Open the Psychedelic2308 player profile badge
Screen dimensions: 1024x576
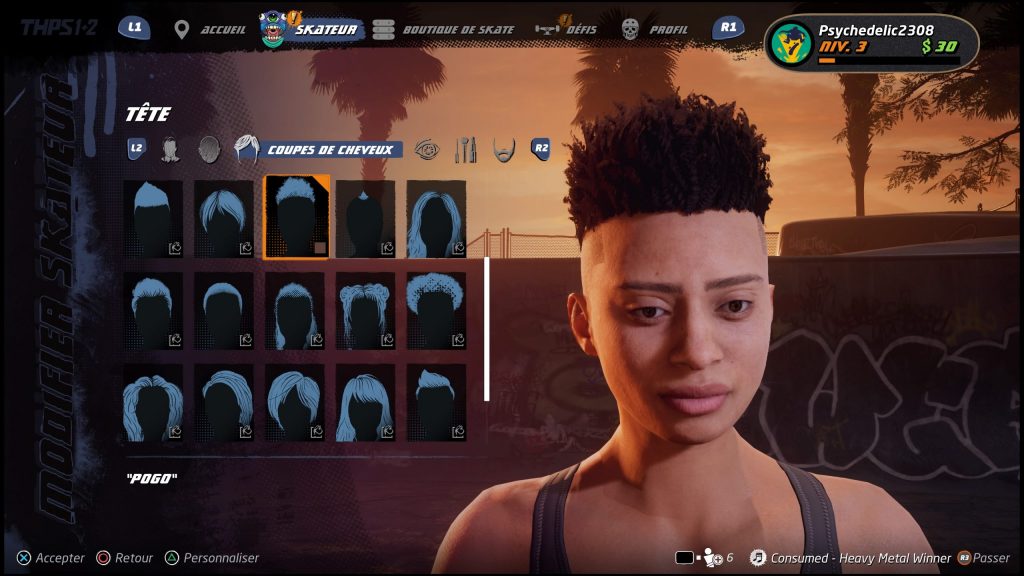point(870,41)
